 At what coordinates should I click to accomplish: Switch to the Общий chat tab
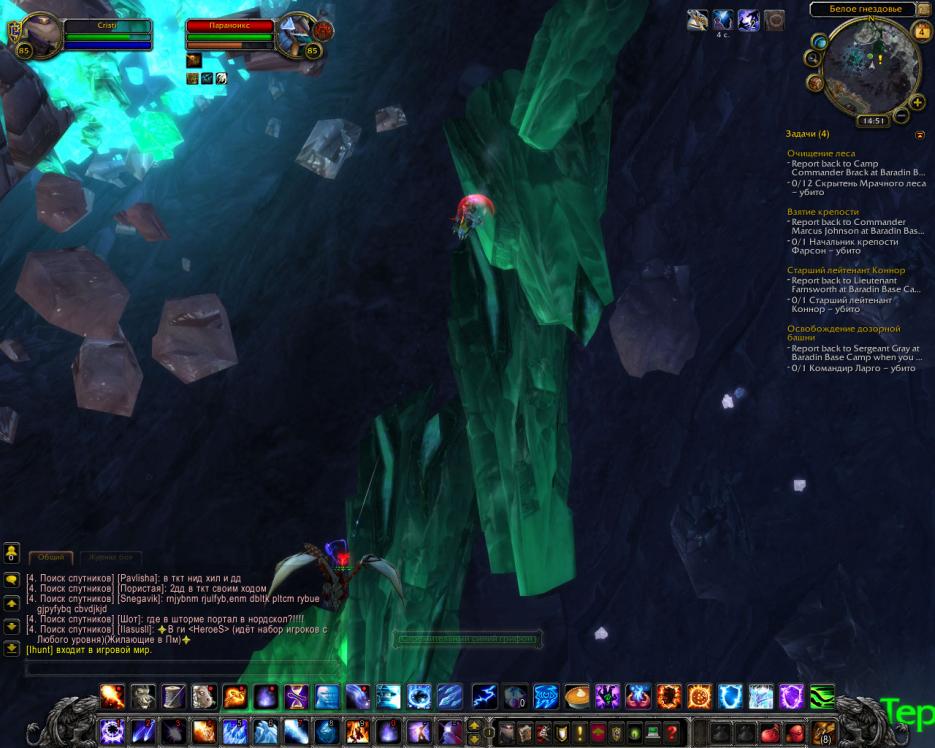pyautogui.click(x=51, y=557)
